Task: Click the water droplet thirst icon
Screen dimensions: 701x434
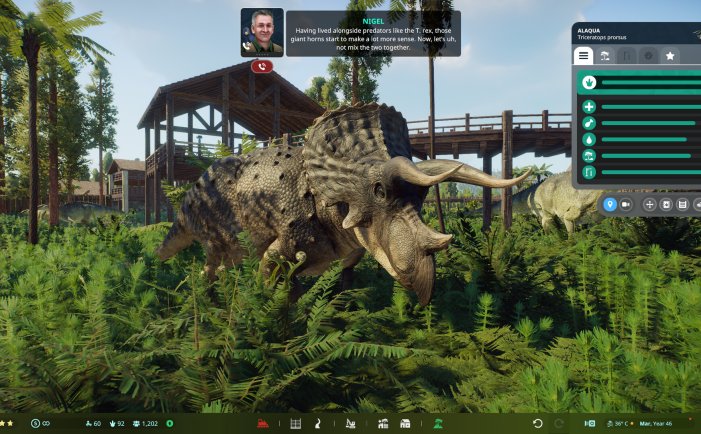Action: [589, 139]
